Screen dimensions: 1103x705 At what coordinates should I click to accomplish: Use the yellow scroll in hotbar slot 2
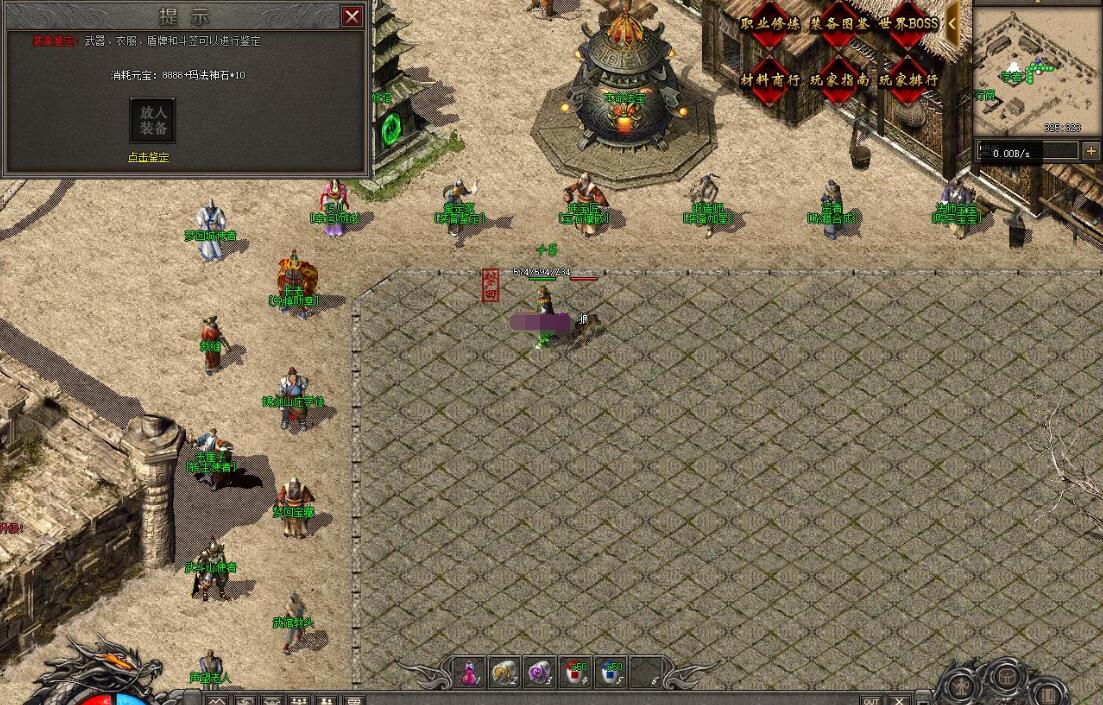coord(504,673)
